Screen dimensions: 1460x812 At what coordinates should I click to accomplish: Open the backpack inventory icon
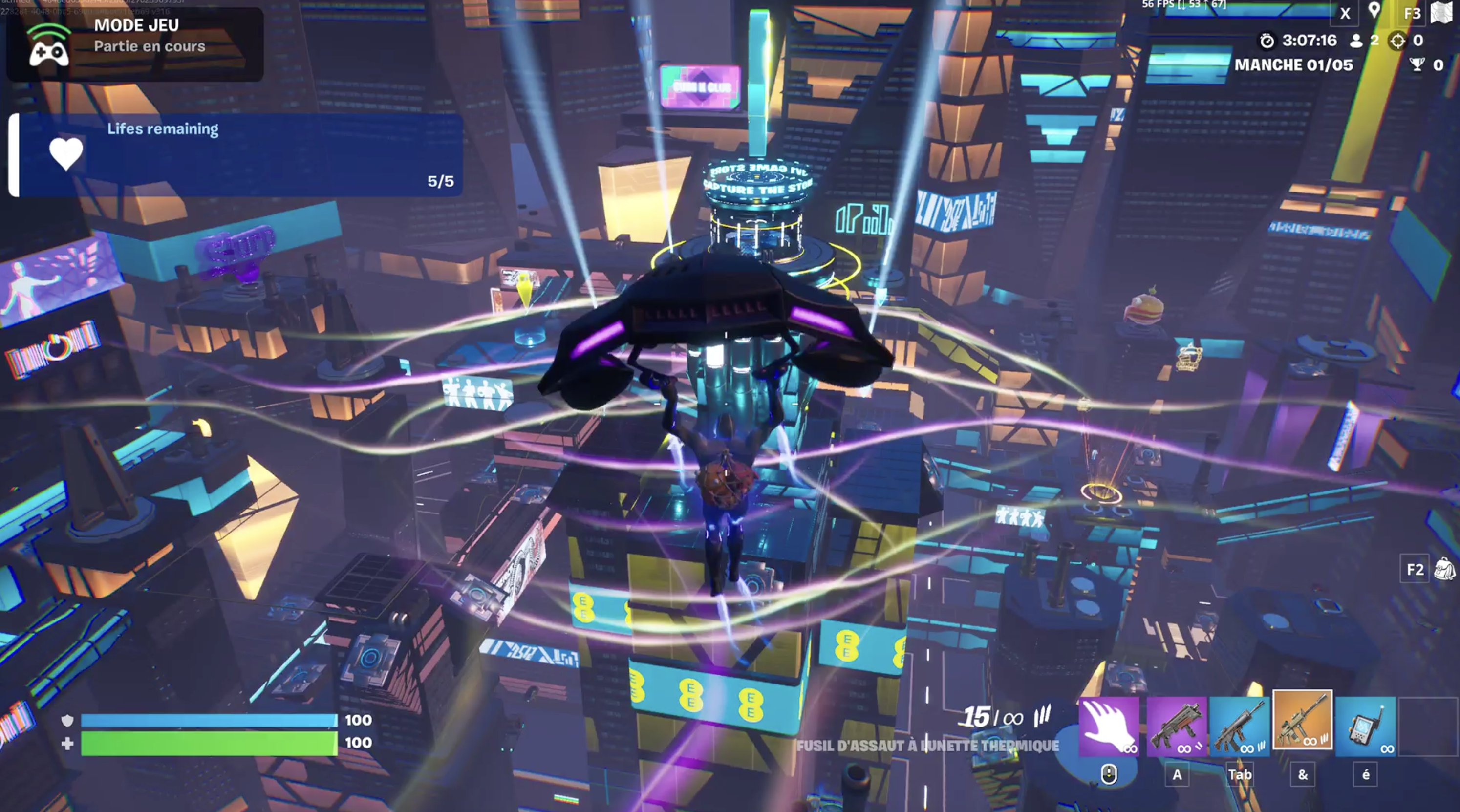[x=1444, y=569]
